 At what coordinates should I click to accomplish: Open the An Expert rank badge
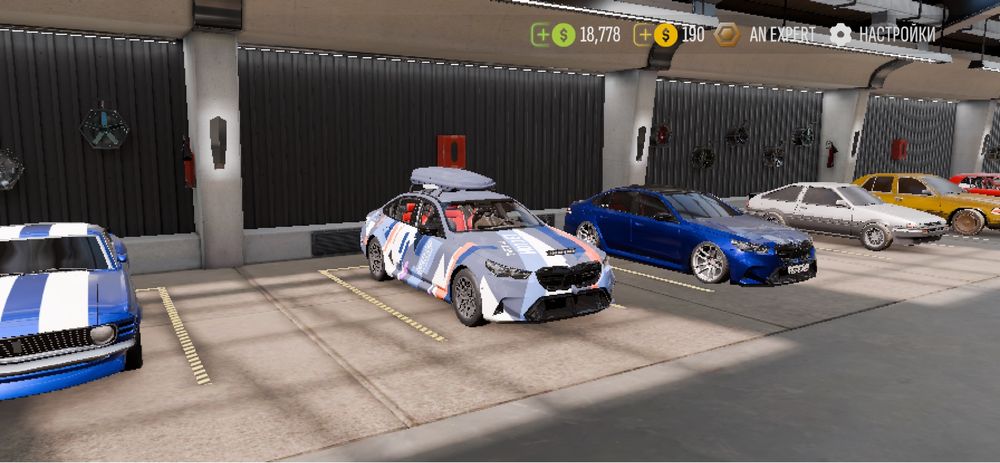(x=728, y=35)
